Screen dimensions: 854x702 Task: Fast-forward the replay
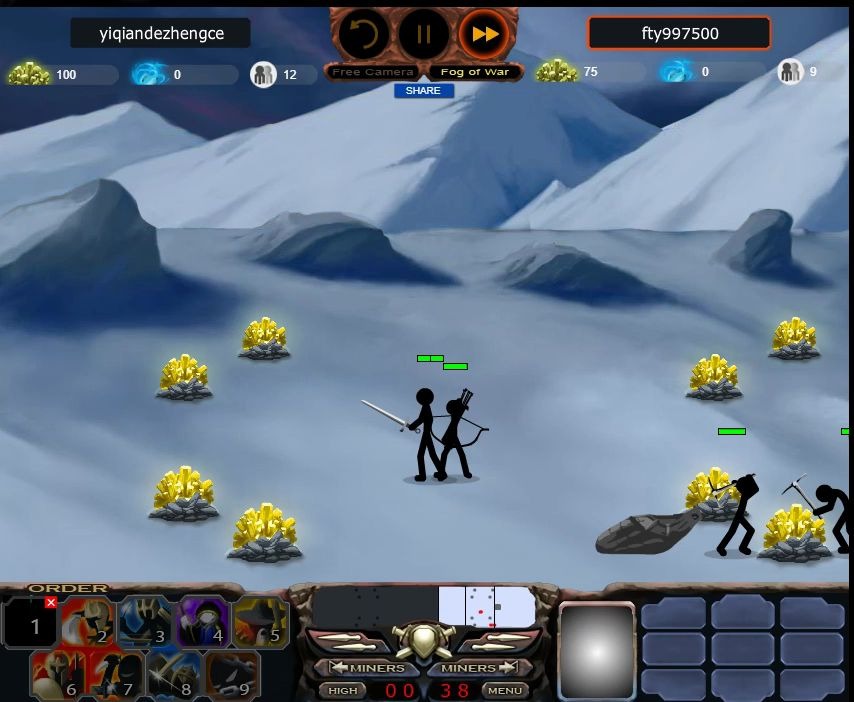click(485, 35)
